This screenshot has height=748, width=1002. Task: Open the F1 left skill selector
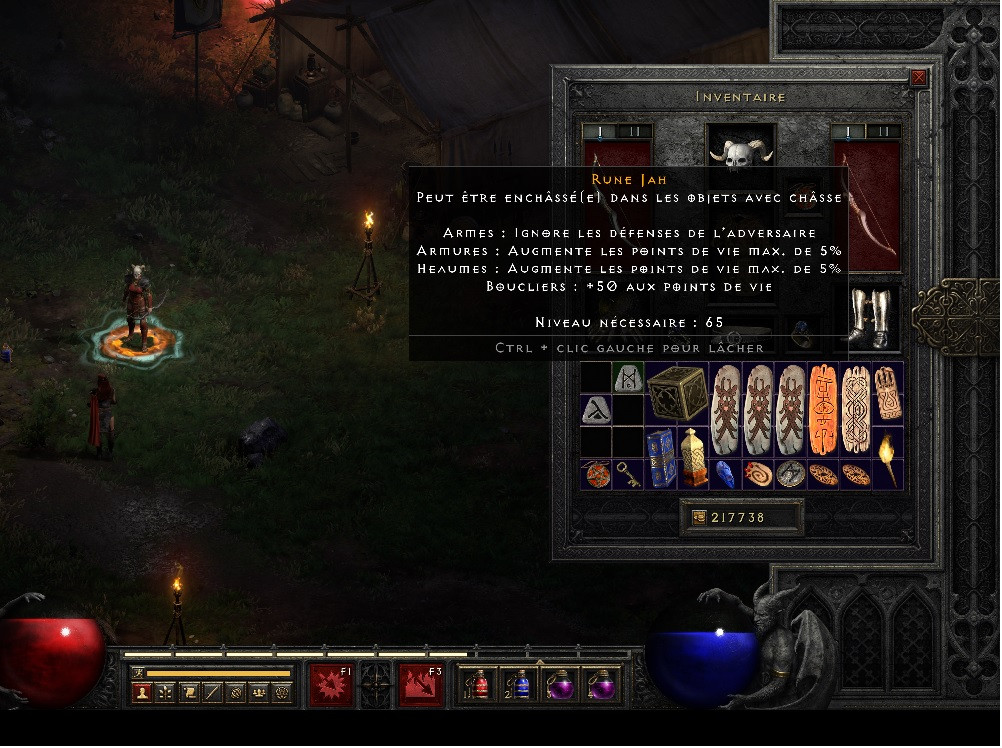tap(331, 685)
